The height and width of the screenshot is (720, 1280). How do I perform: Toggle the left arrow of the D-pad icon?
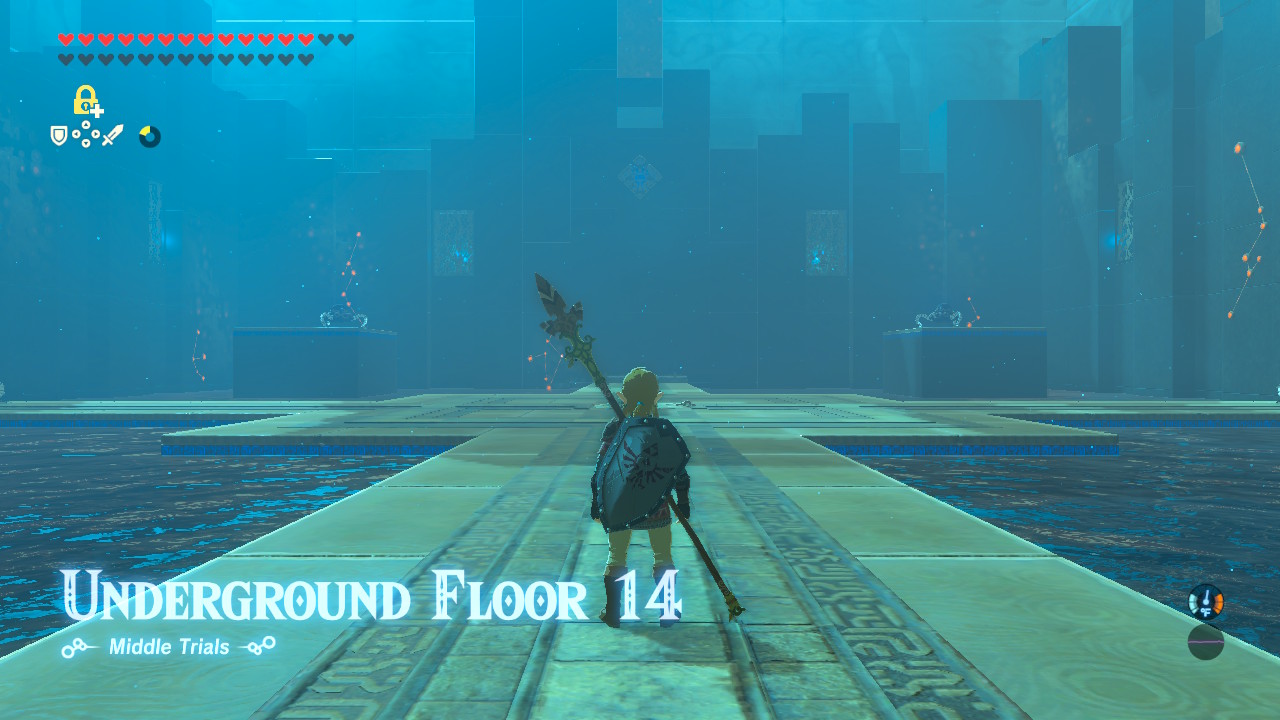point(76,134)
